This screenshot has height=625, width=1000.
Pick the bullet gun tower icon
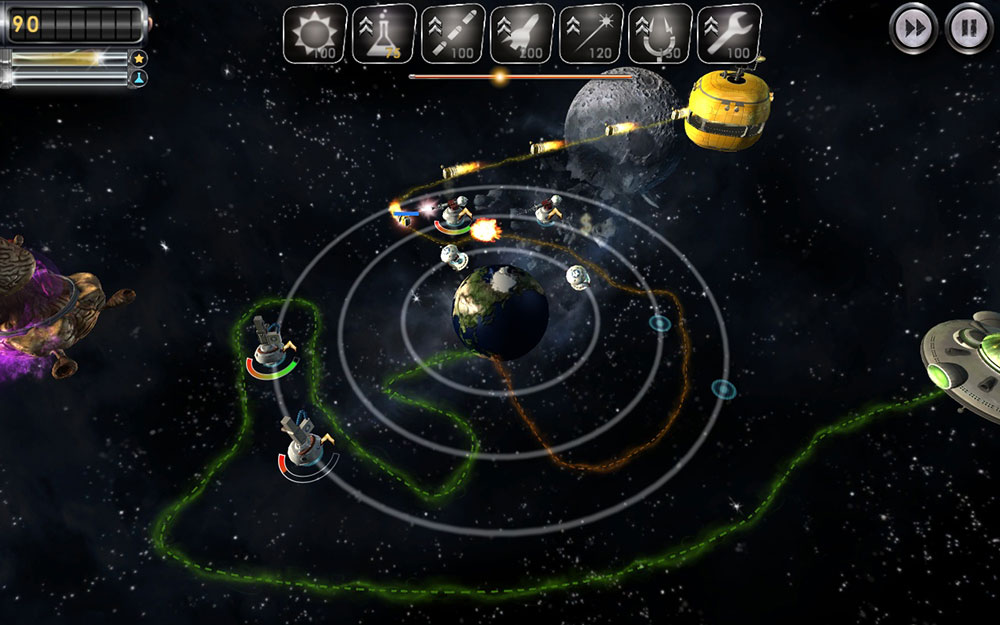(453, 34)
